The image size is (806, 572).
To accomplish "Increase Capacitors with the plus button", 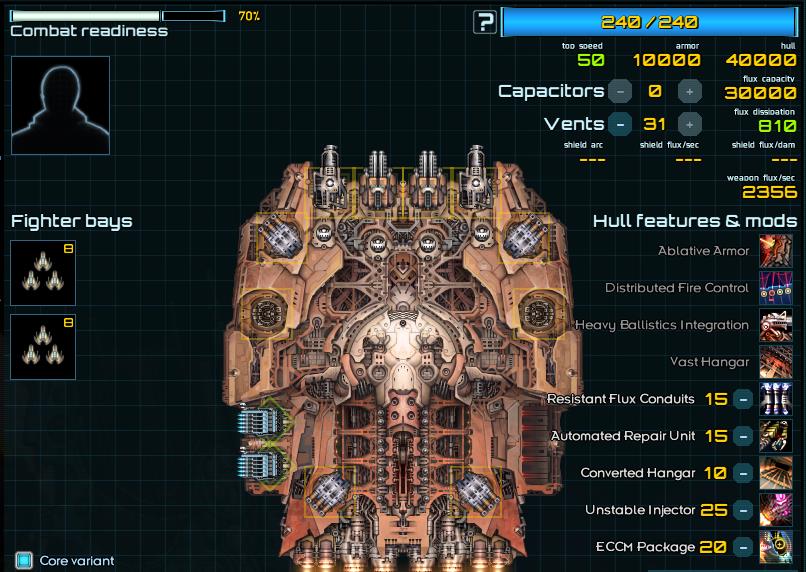I will click(689, 91).
